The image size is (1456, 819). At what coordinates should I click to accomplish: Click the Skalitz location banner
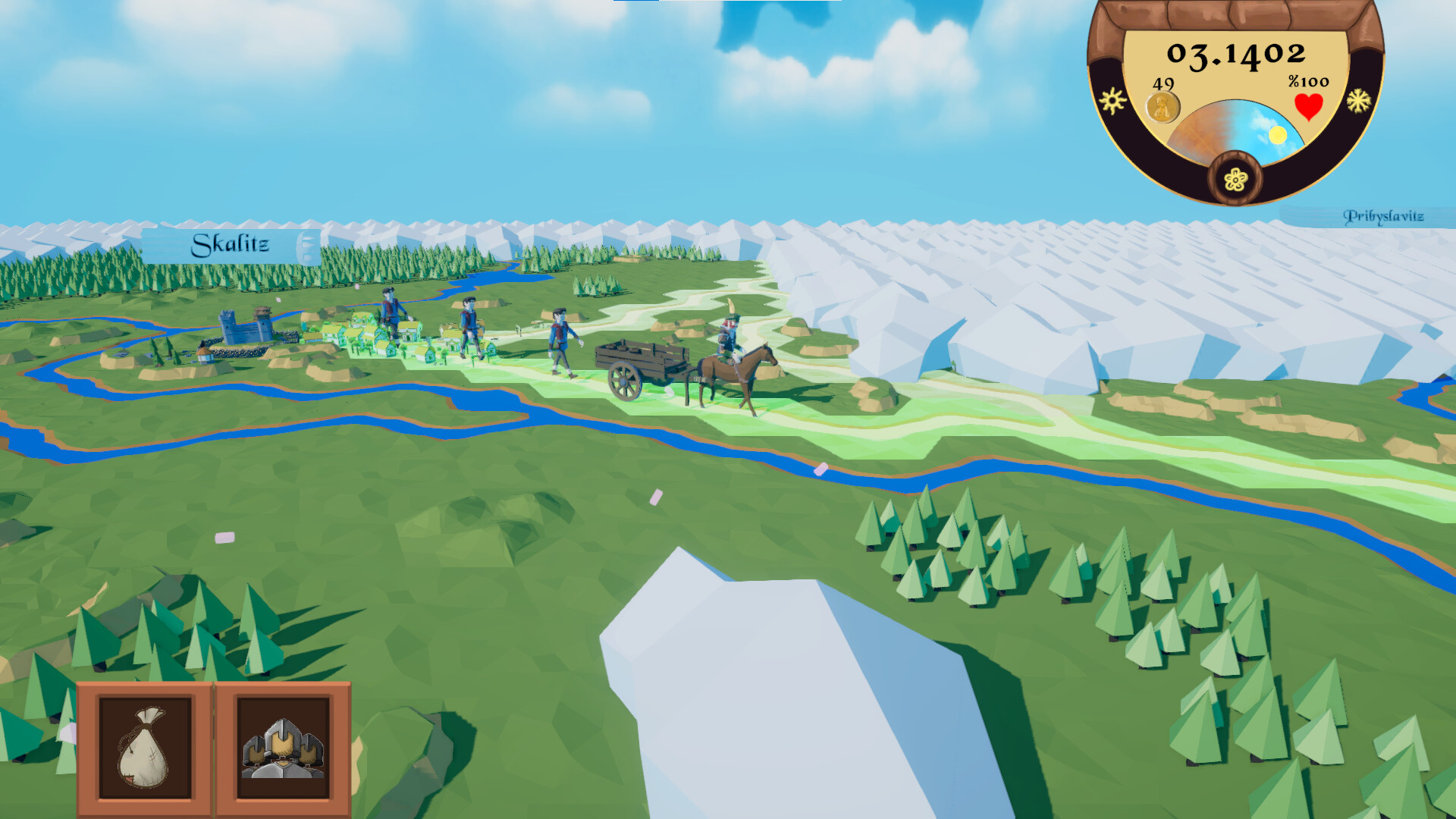point(231,243)
